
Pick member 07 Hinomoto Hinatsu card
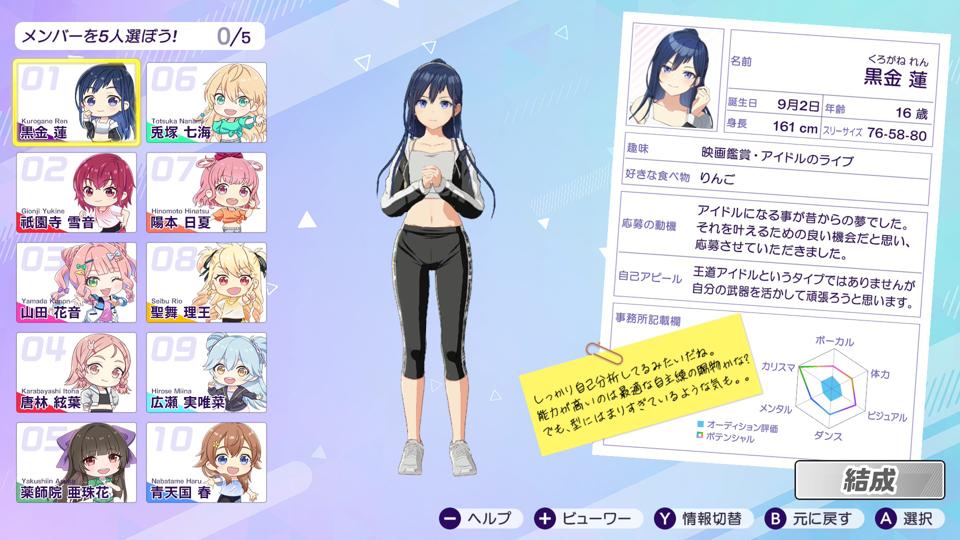coord(207,193)
